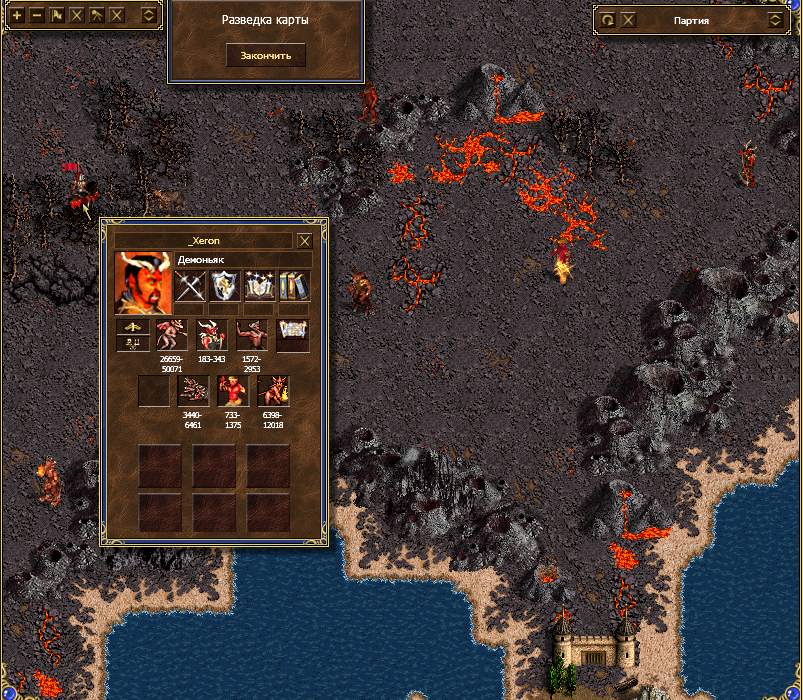Open the books knowledge skill icon

pos(294,286)
